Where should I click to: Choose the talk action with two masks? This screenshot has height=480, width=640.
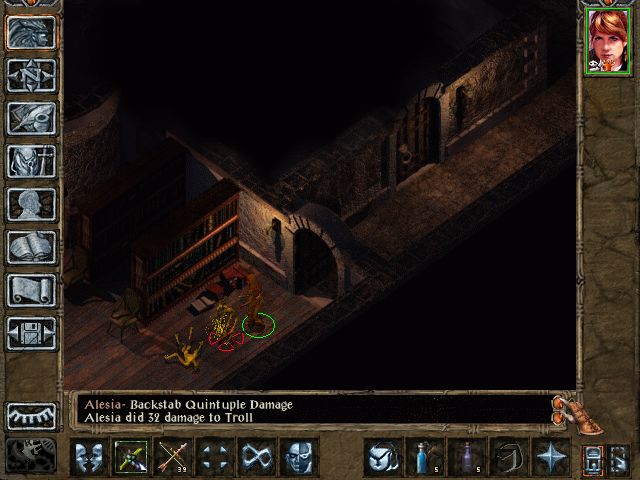[88, 457]
